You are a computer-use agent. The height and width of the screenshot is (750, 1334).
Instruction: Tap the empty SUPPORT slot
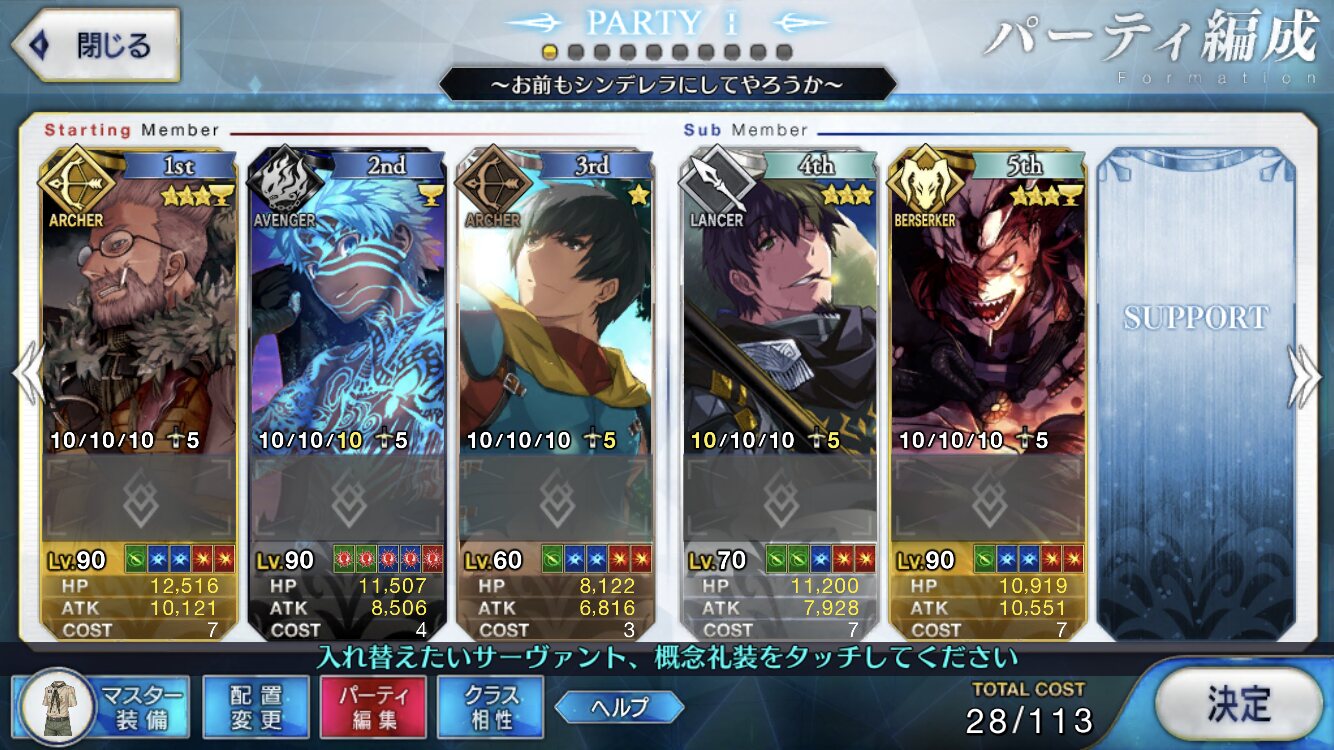(x=1195, y=390)
